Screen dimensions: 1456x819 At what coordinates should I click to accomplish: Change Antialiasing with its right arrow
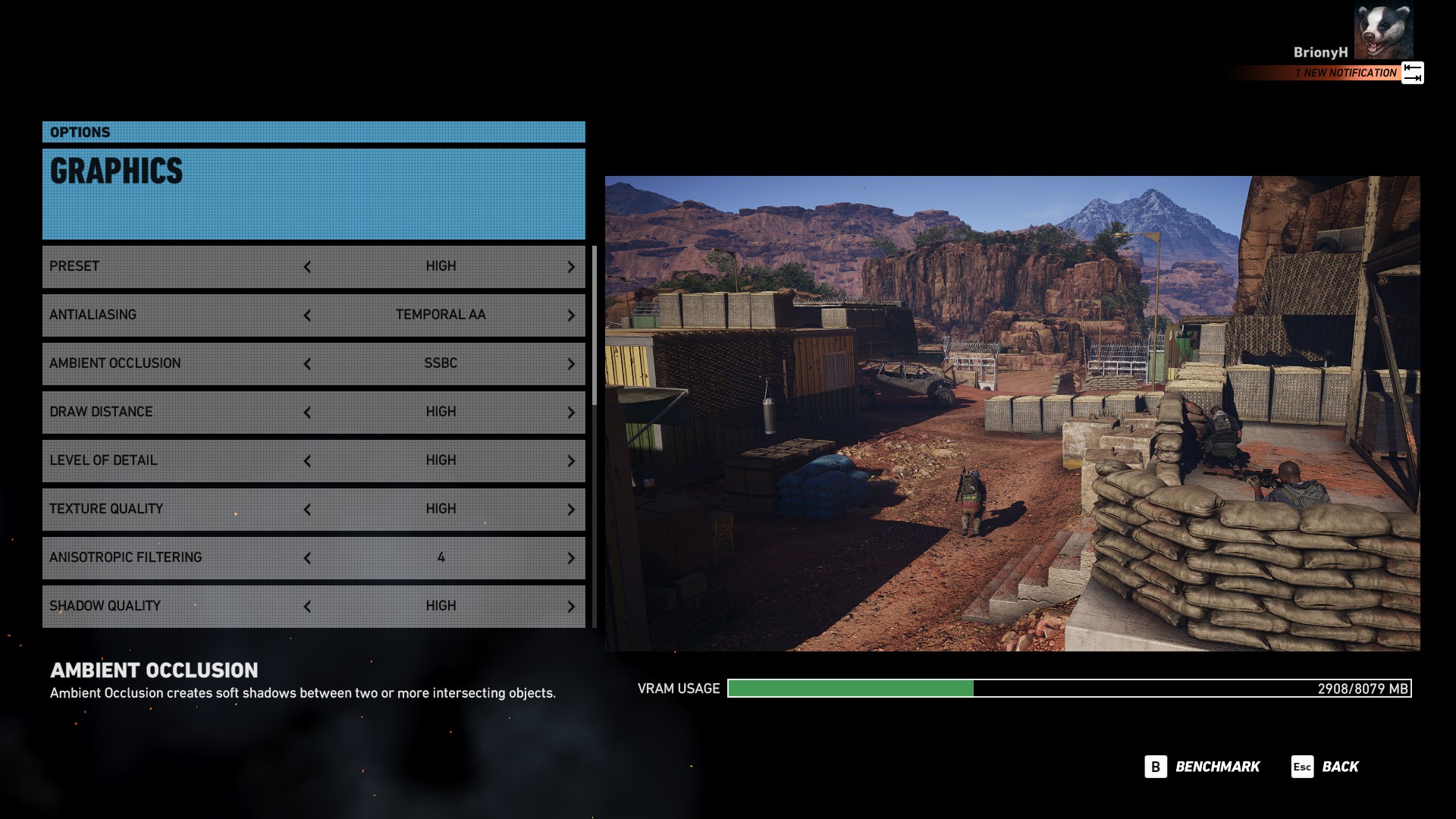pos(571,315)
